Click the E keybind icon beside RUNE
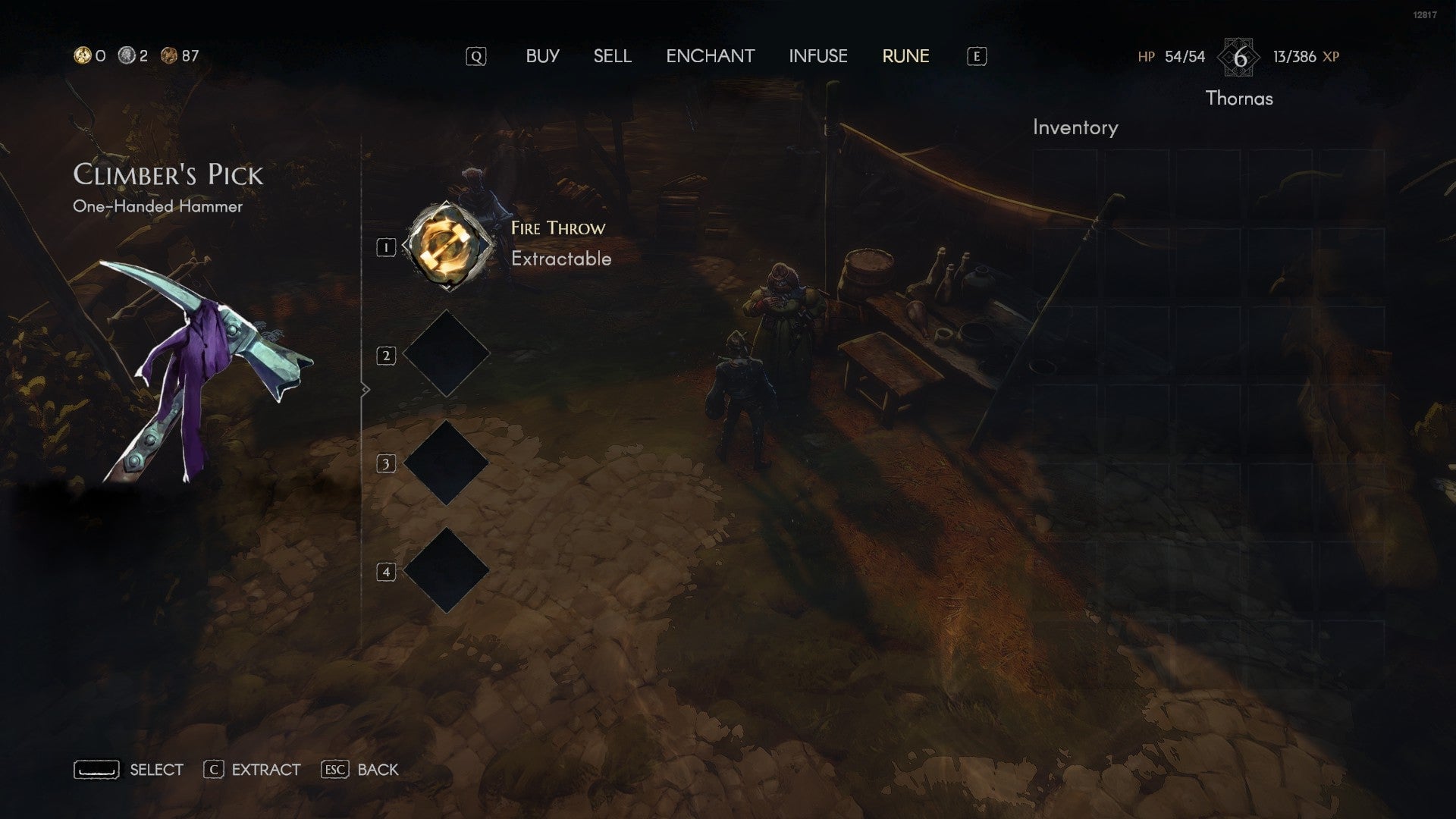The width and height of the screenshot is (1456, 819). tap(976, 55)
